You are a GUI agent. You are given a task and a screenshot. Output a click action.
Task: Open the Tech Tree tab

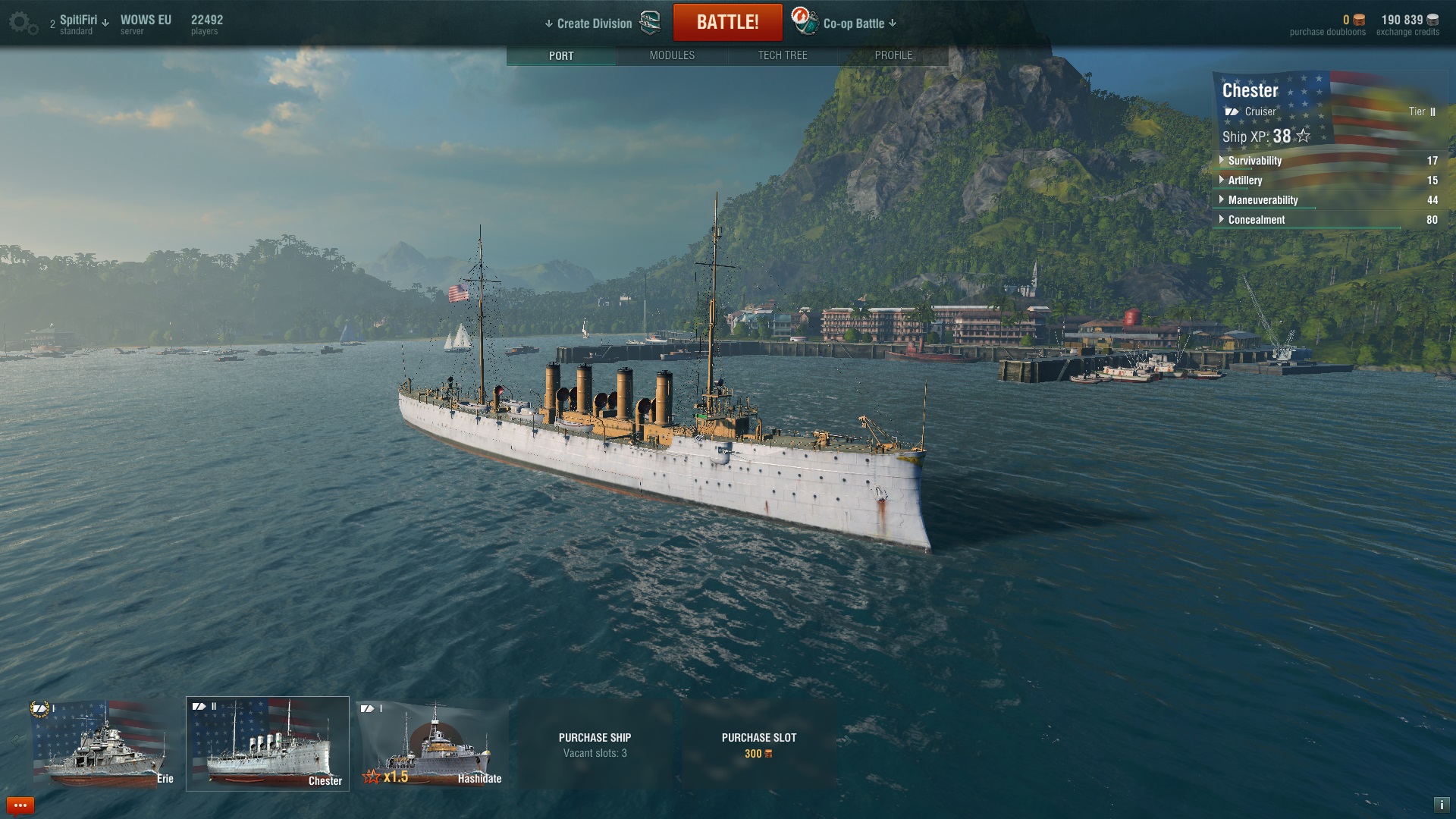click(x=783, y=55)
